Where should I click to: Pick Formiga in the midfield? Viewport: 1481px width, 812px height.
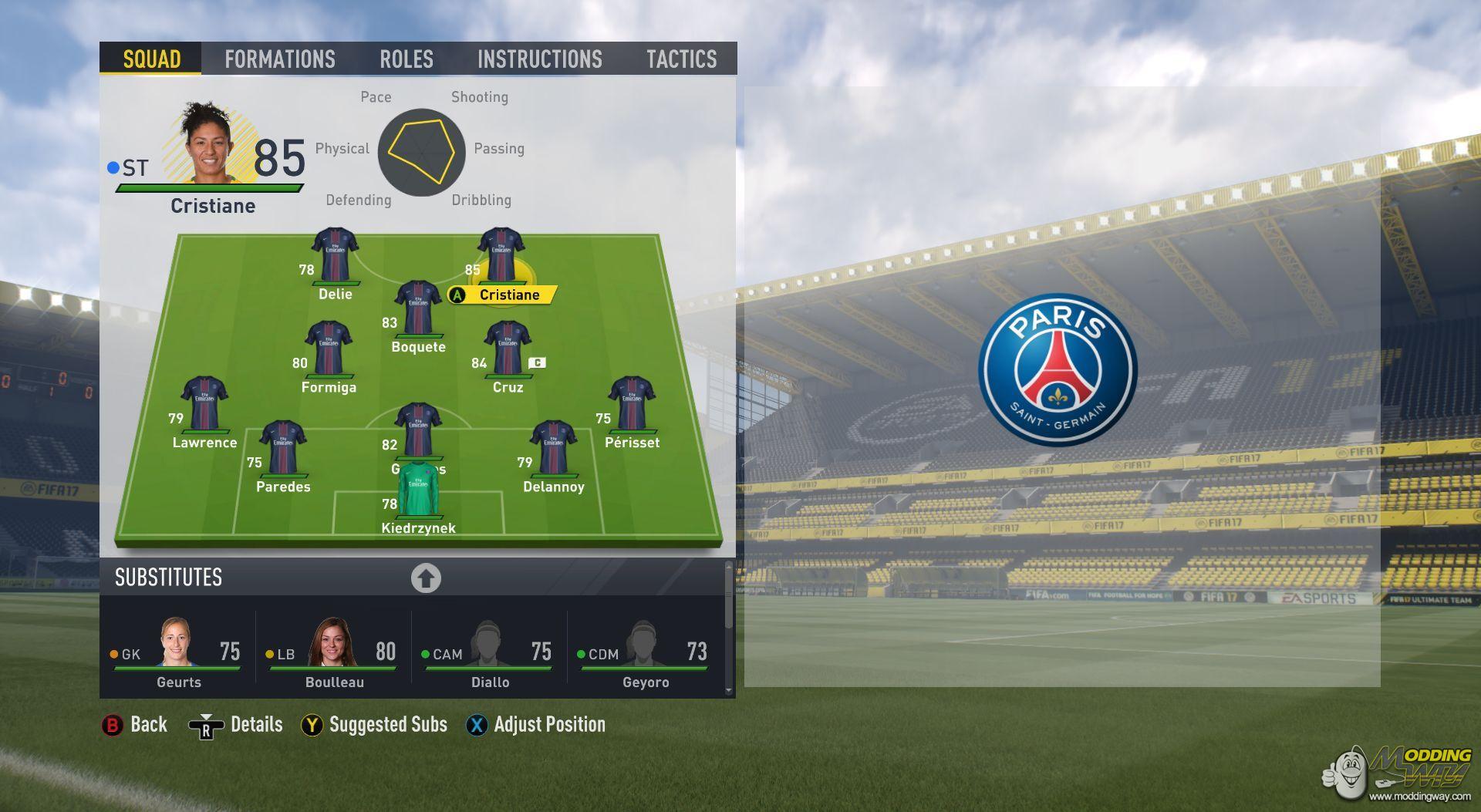tap(329, 349)
